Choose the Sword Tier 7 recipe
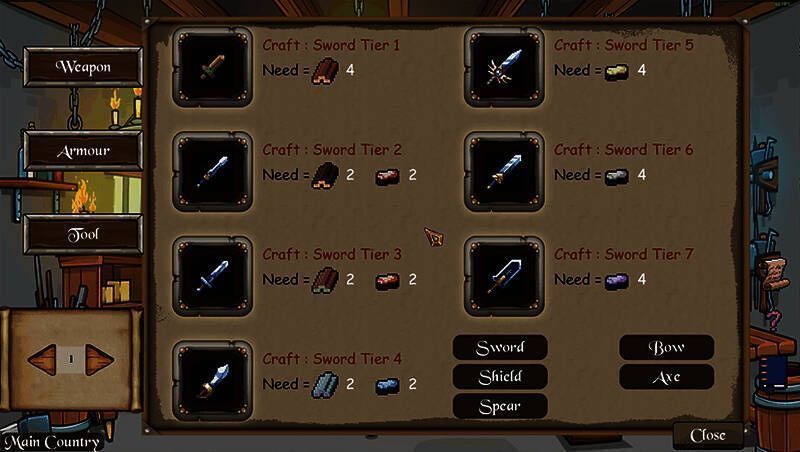This screenshot has height=452, width=800. point(504,276)
